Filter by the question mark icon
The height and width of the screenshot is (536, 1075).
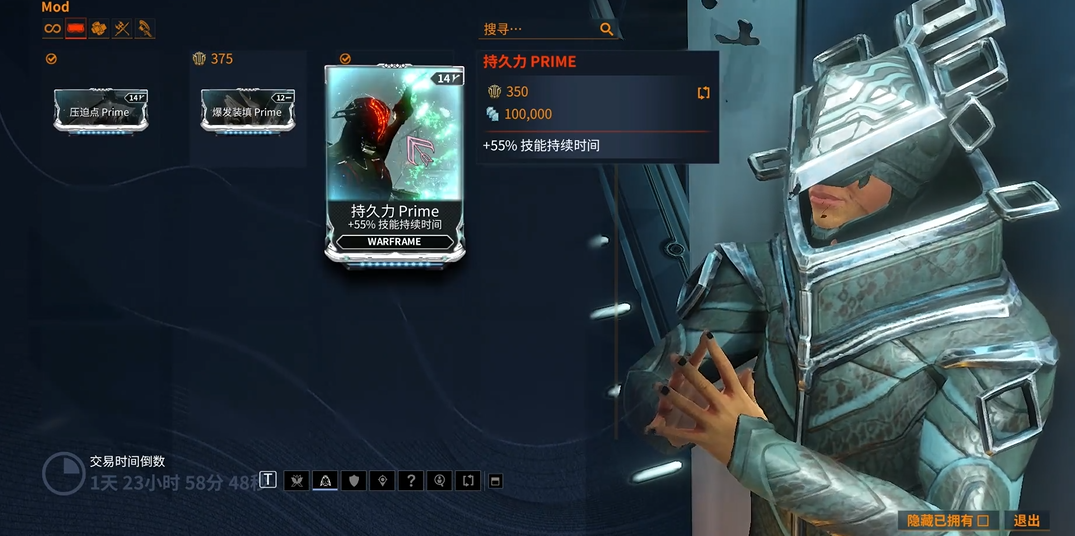pos(411,481)
